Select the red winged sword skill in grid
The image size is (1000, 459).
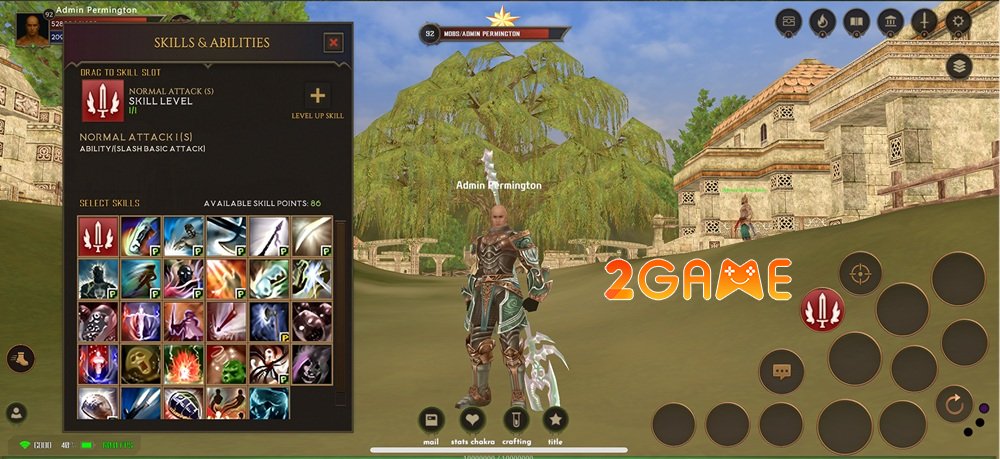(98, 235)
